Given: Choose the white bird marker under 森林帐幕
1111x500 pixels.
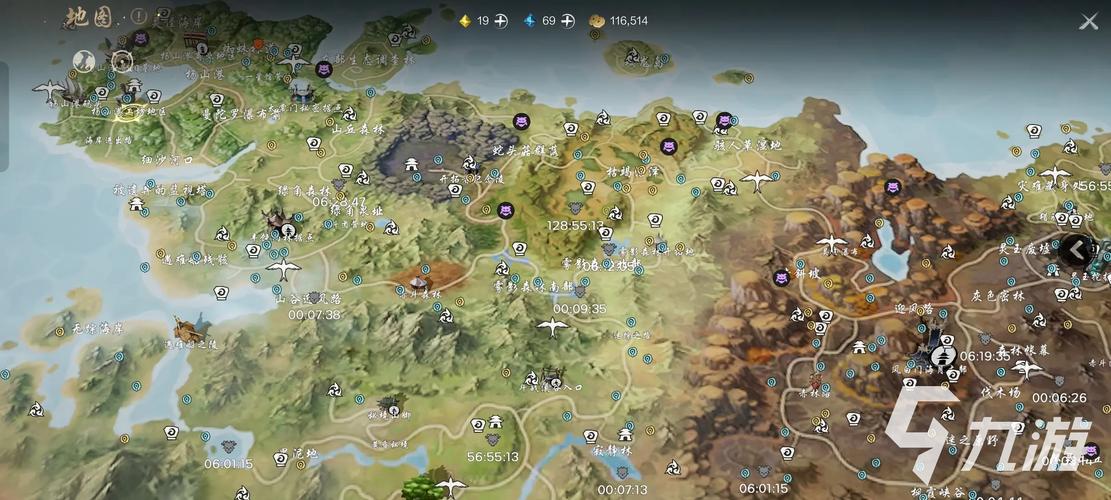Looking at the screenshot, I should [x=1026, y=370].
